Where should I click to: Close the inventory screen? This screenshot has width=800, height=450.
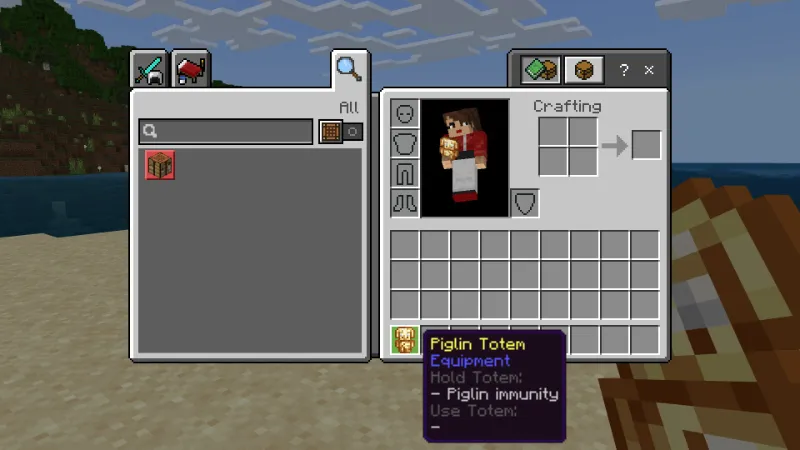[649, 71]
